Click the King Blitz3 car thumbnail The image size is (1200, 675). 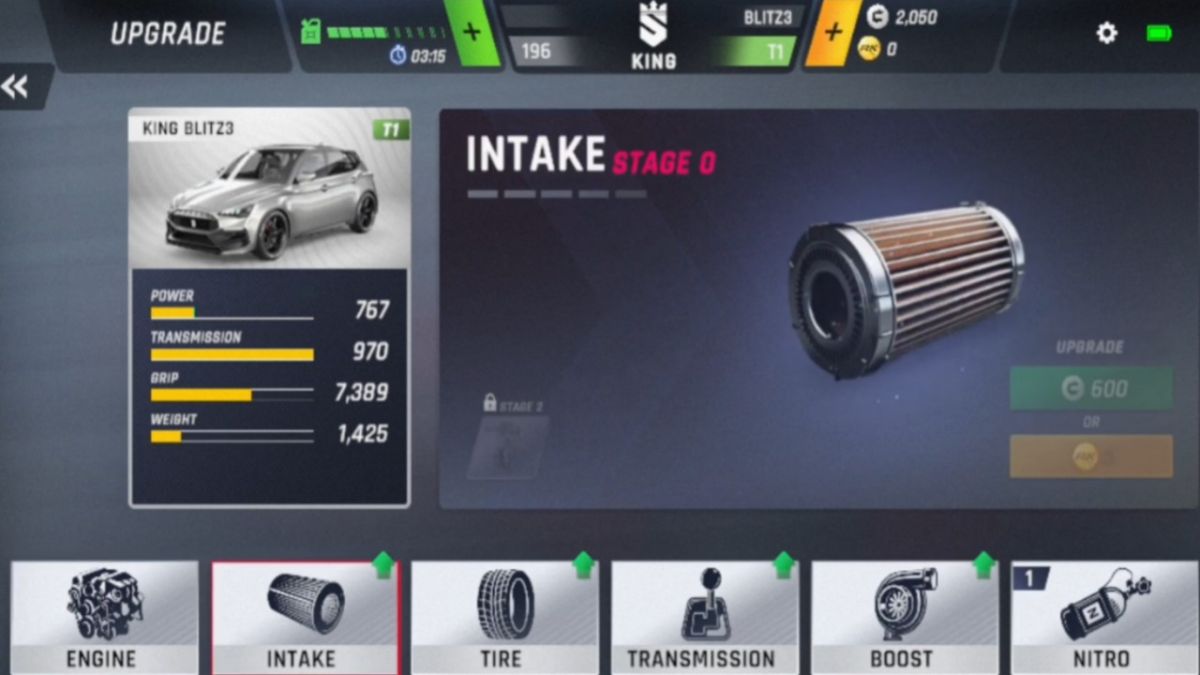pyautogui.click(x=269, y=192)
